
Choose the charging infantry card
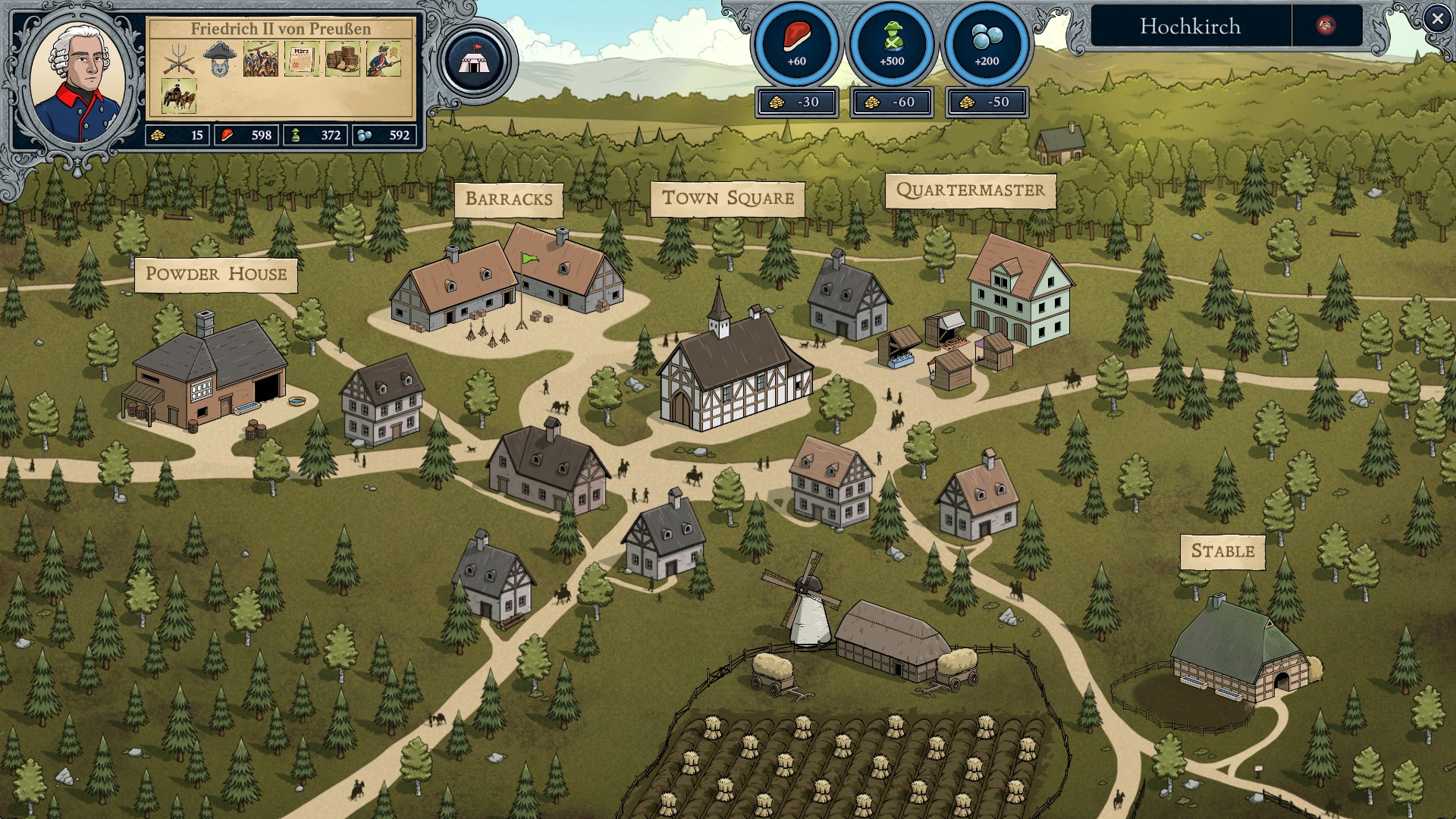pos(261,59)
